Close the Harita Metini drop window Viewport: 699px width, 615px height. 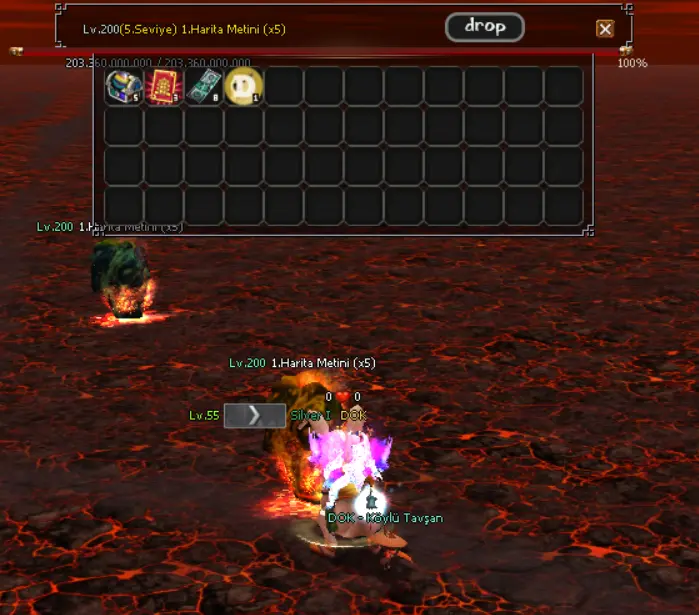click(x=605, y=29)
